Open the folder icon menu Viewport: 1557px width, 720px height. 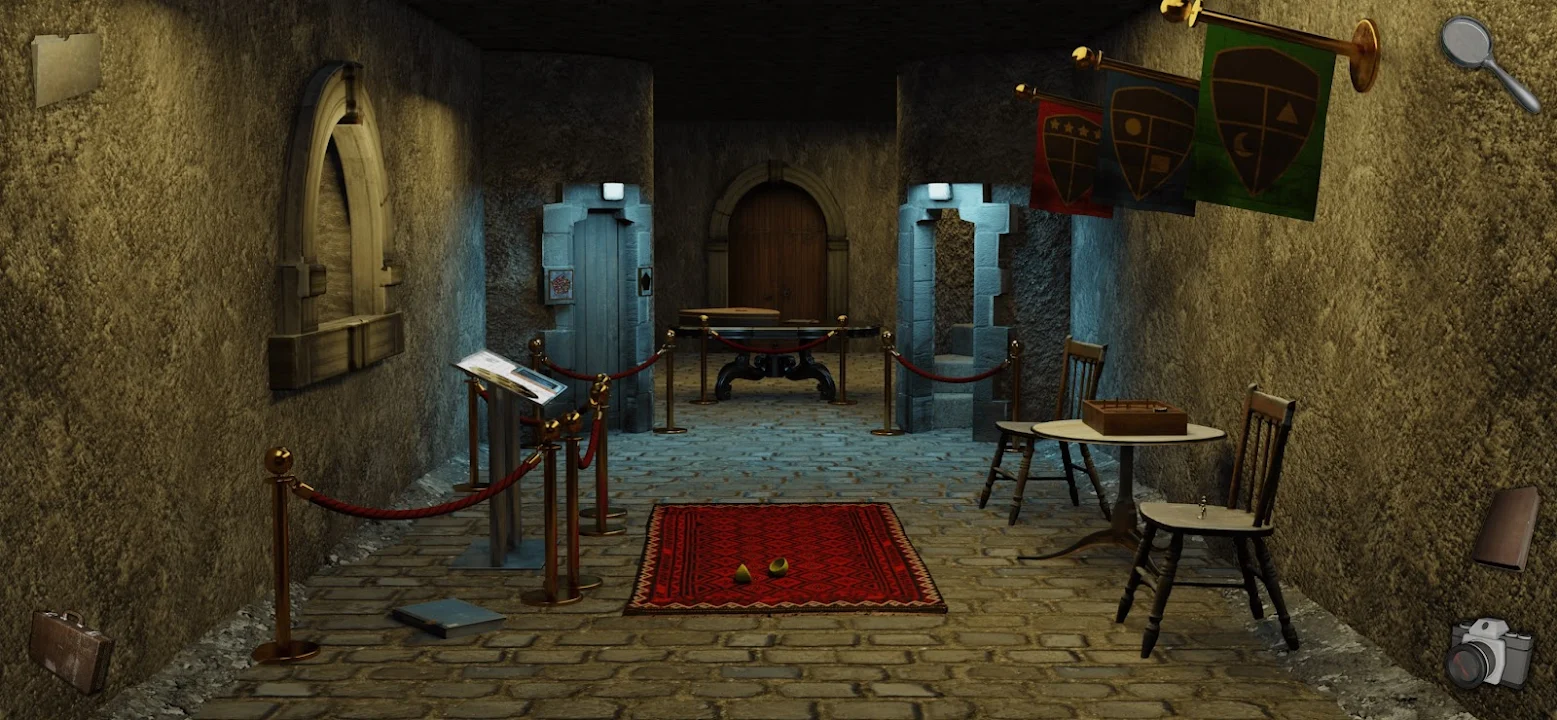66,68
